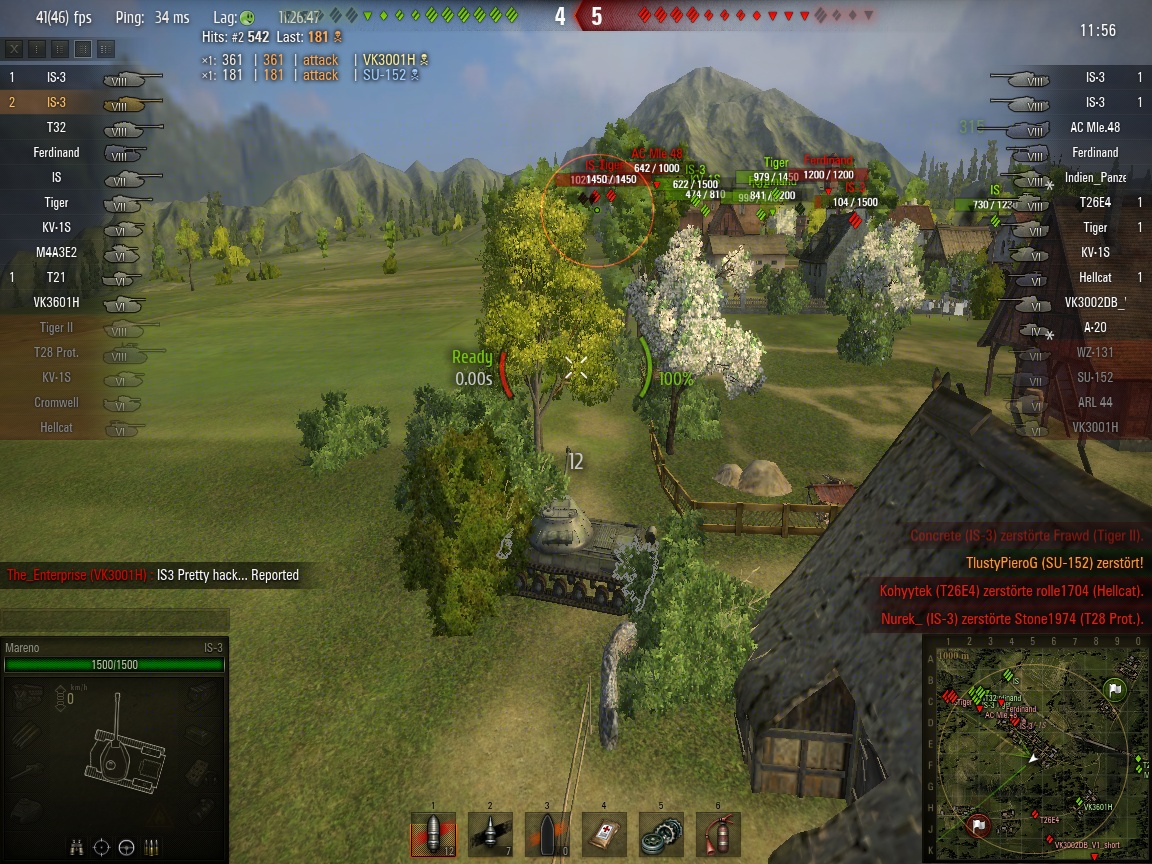Viewport: 1152px width, 864px height.
Task: Select the HE shell in slot 3
Action: coord(547,833)
